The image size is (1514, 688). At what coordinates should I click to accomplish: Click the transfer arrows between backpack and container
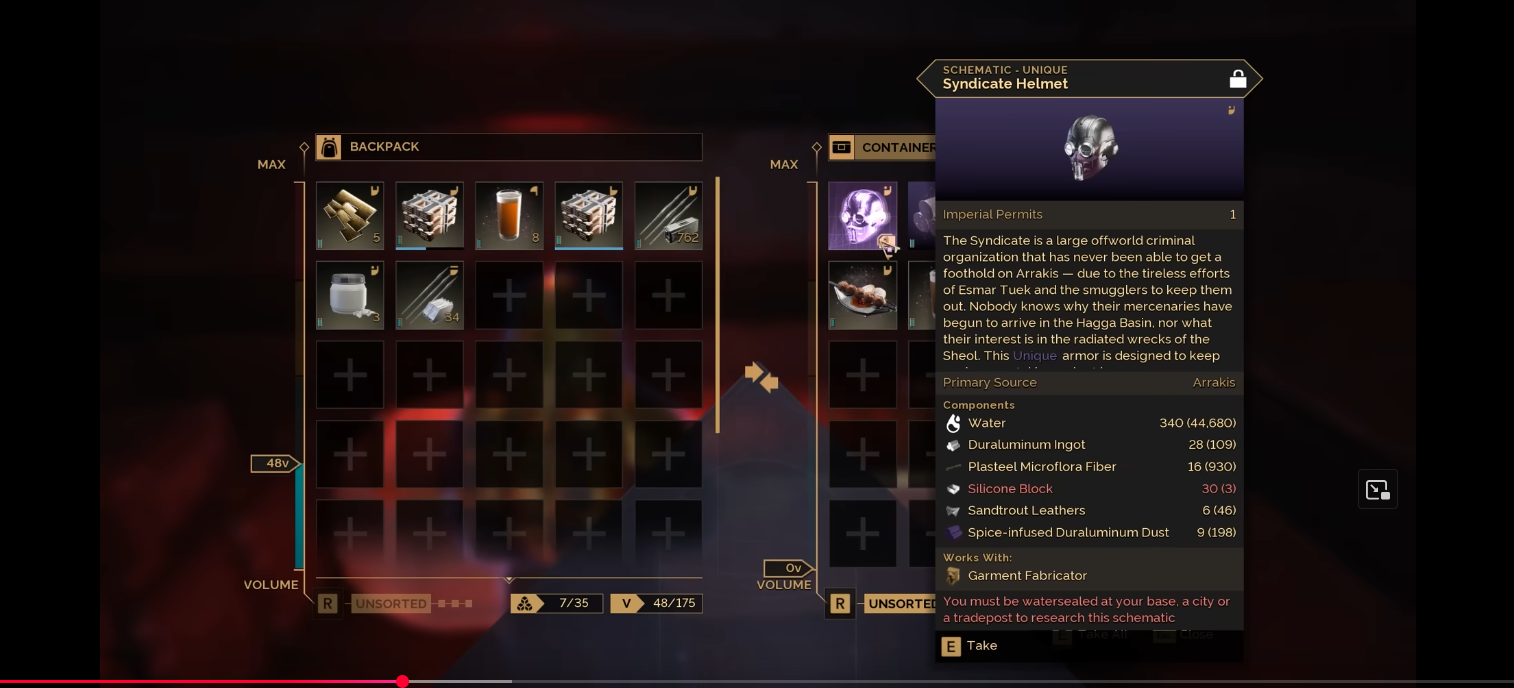(x=761, y=377)
